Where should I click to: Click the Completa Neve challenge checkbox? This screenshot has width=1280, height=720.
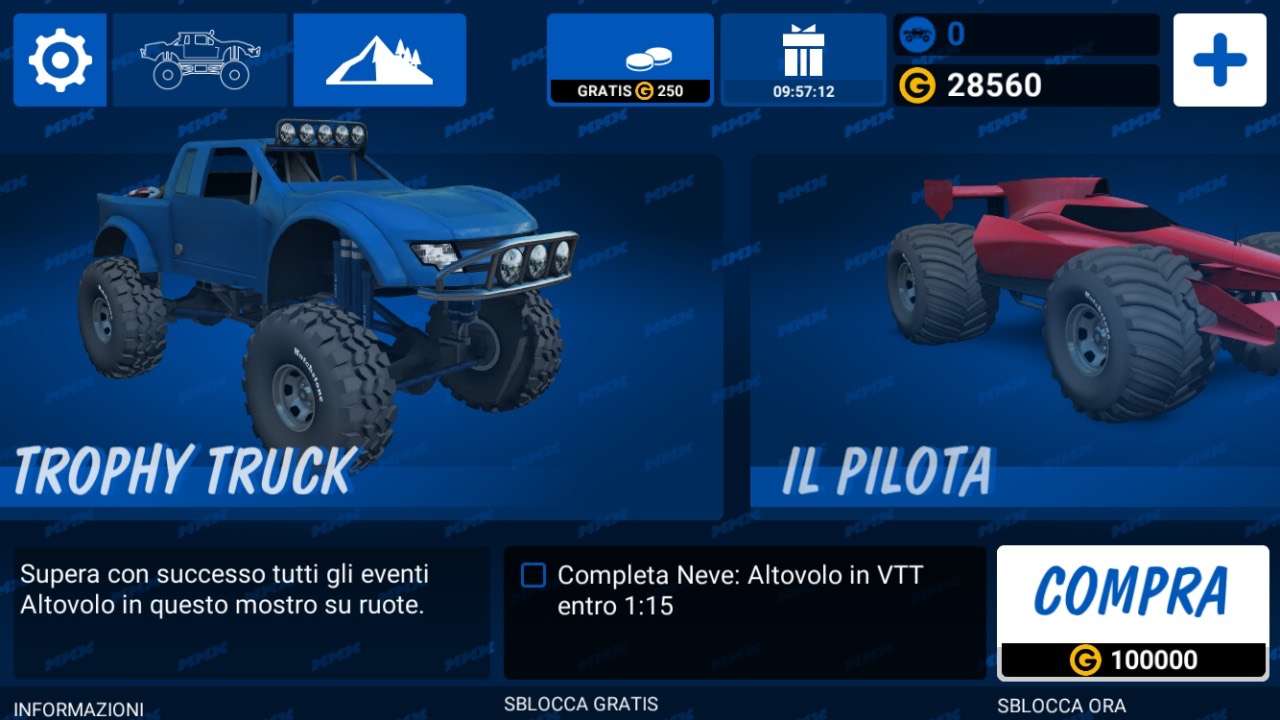pos(534,575)
